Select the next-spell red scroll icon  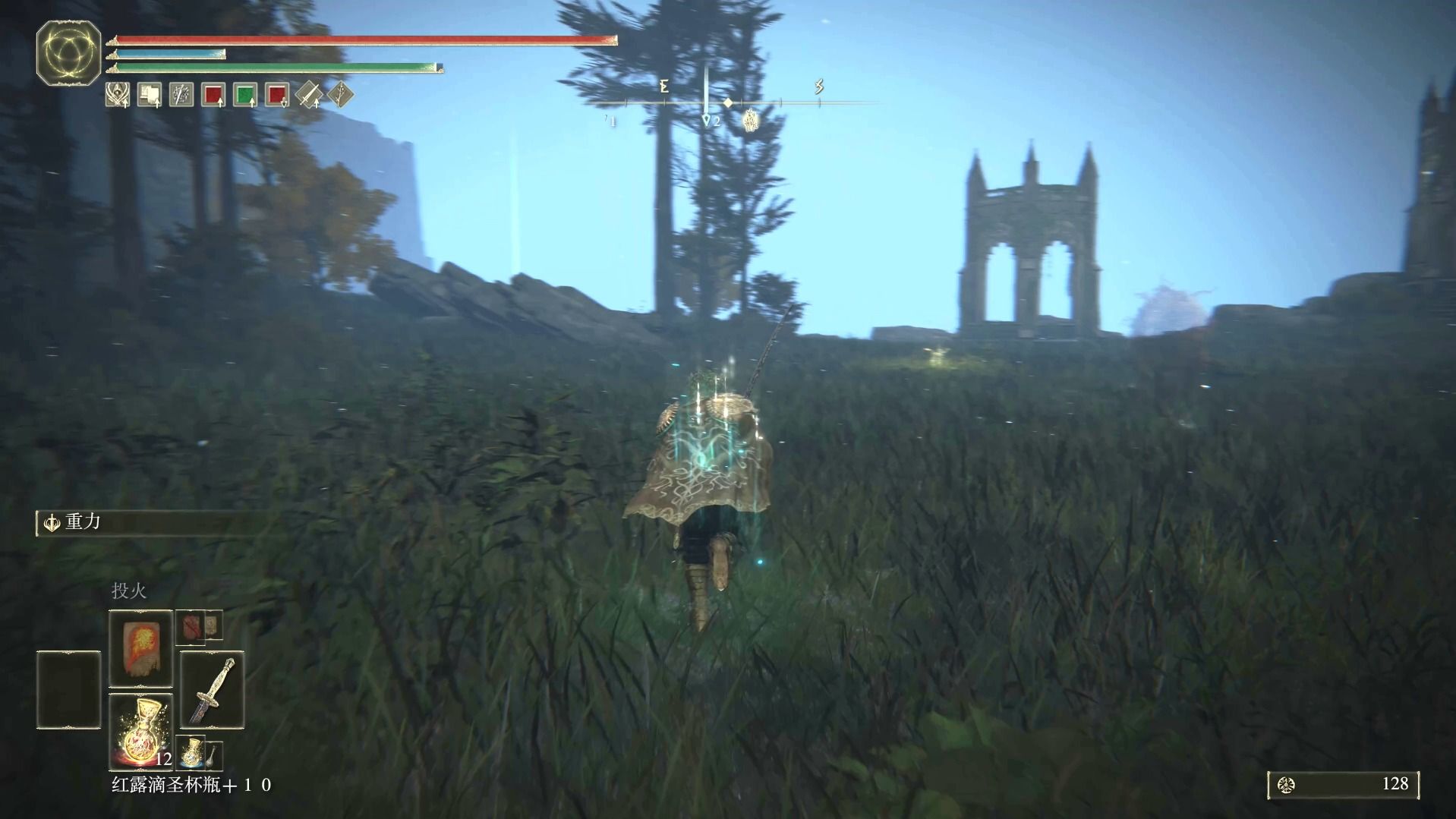[x=191, y=628]
